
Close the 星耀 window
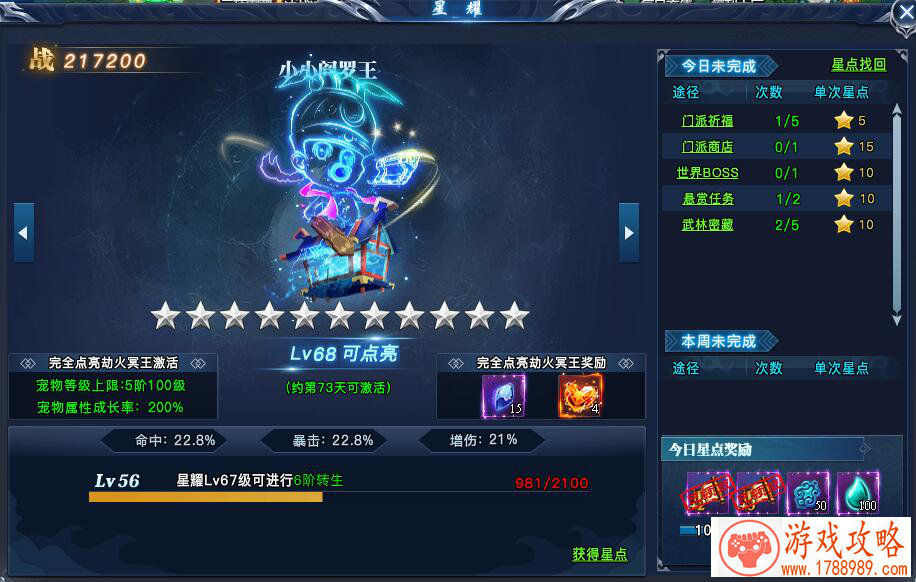click(x=903, y=13)
